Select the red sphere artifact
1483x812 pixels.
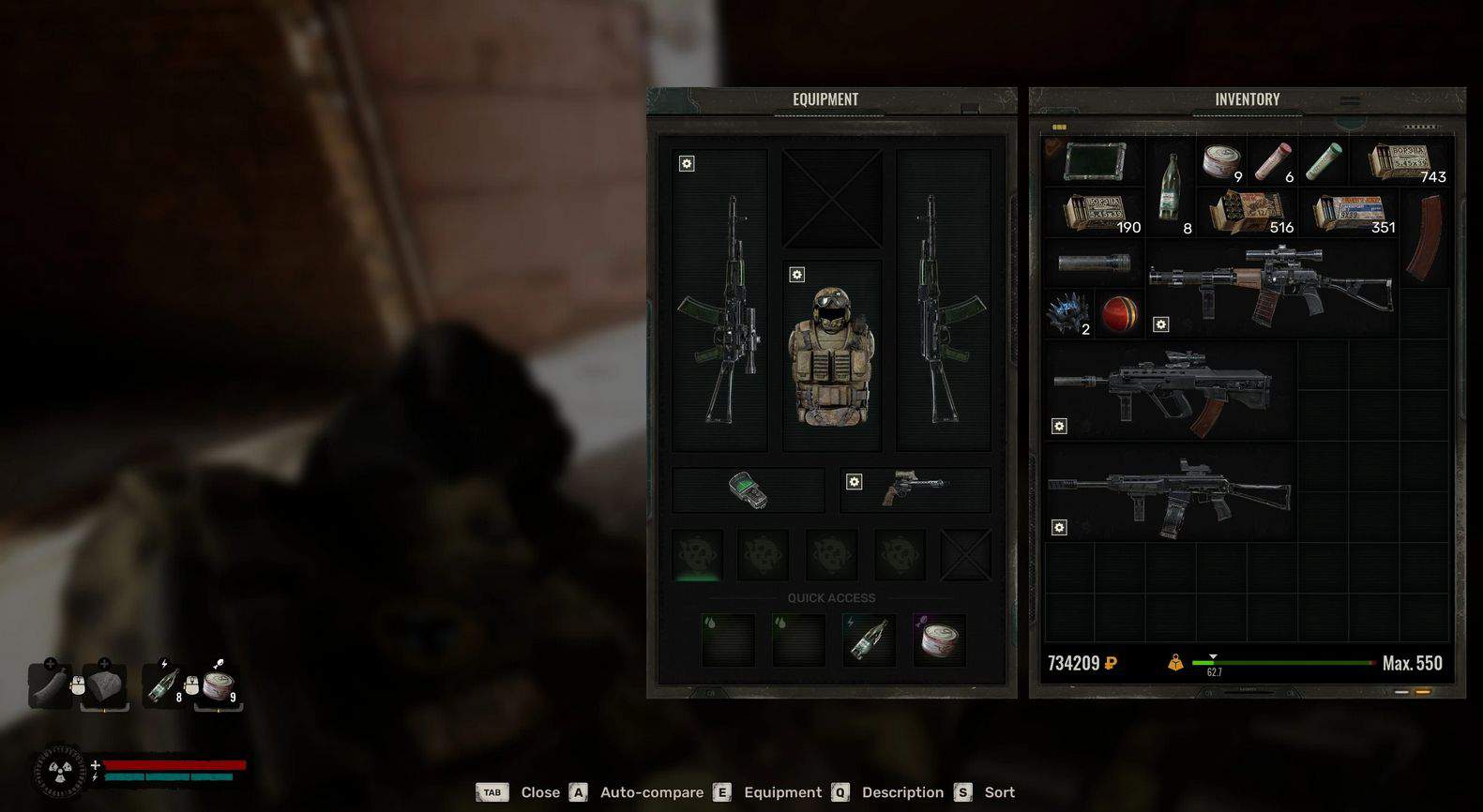point(1120,313)
